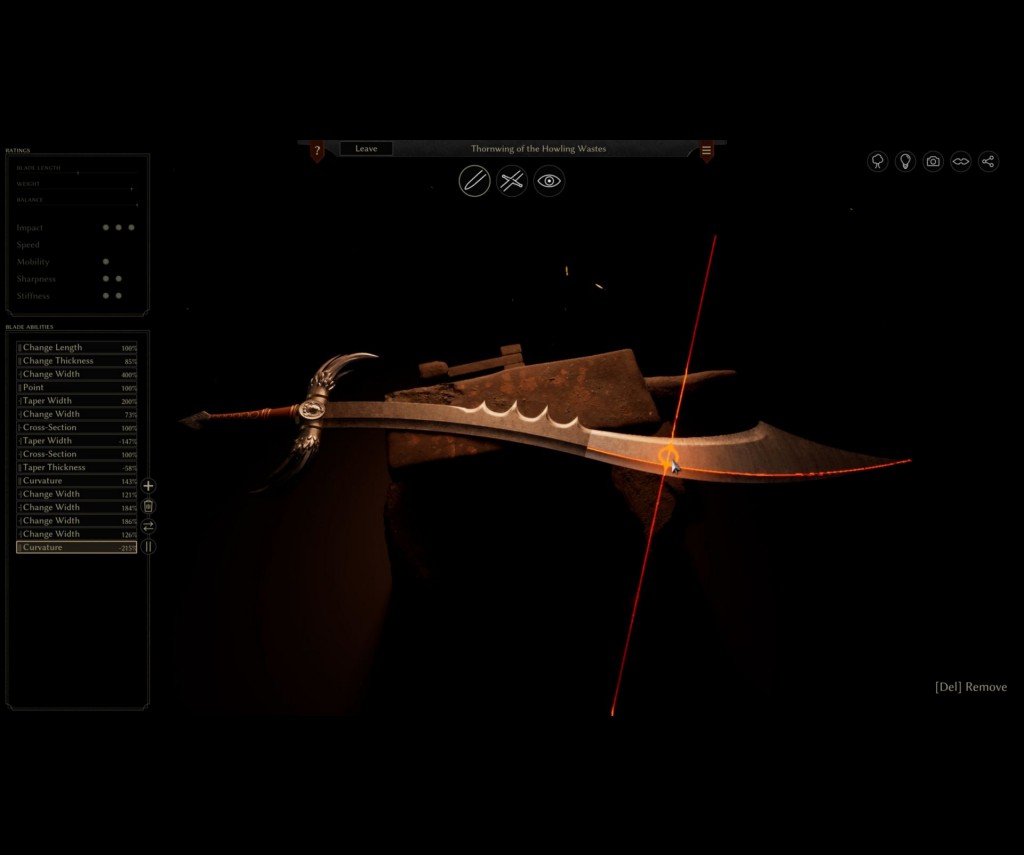Toggle the lightbulb lighting icon
The height and width of the screenshot is (855, 1024).
pyautogui.click(x=905, y=161)
